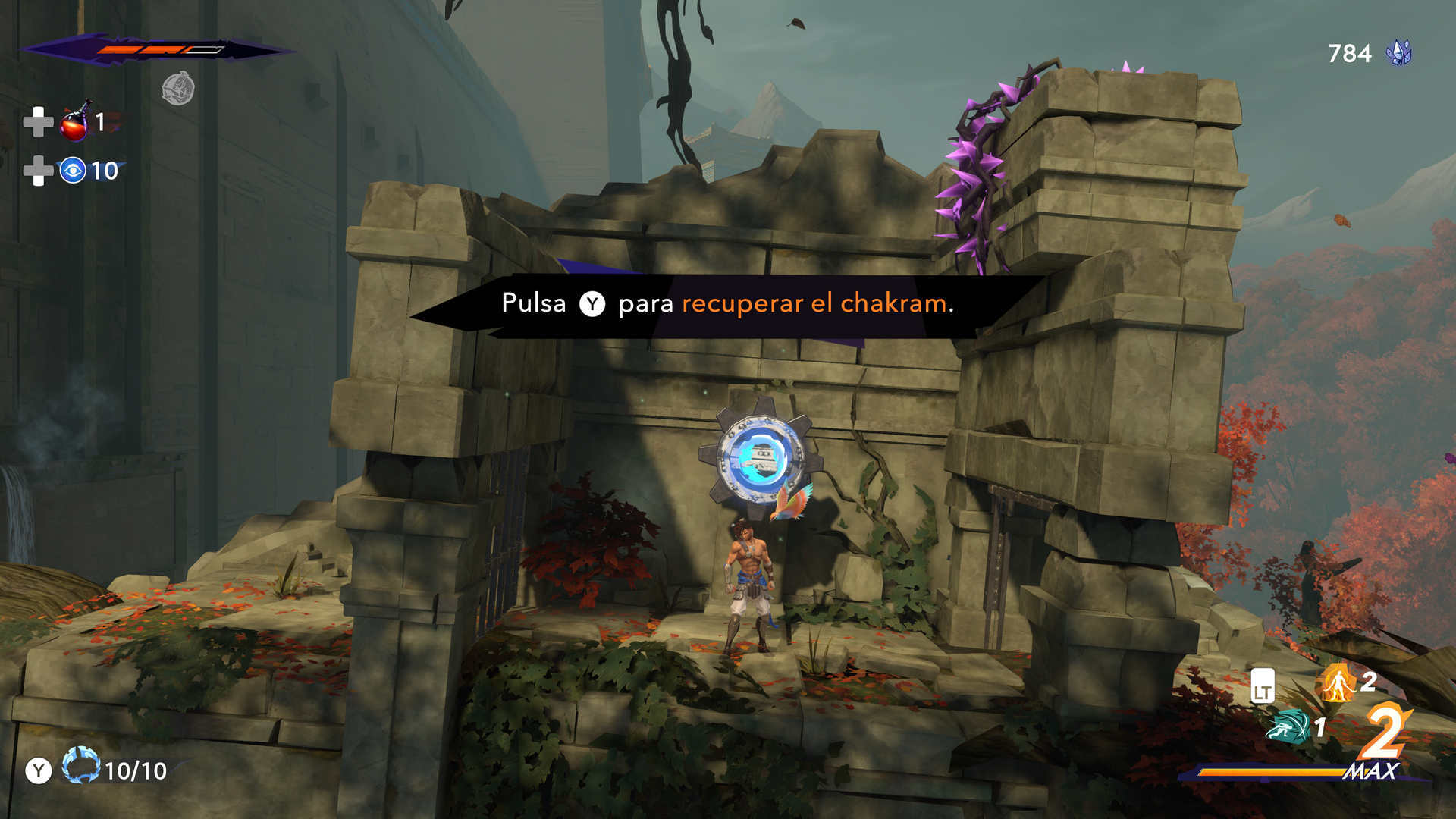Screen dimensions: 1456x819
Task: Activate the orange Athra surge ability
Action: (x=1338, y=684)
